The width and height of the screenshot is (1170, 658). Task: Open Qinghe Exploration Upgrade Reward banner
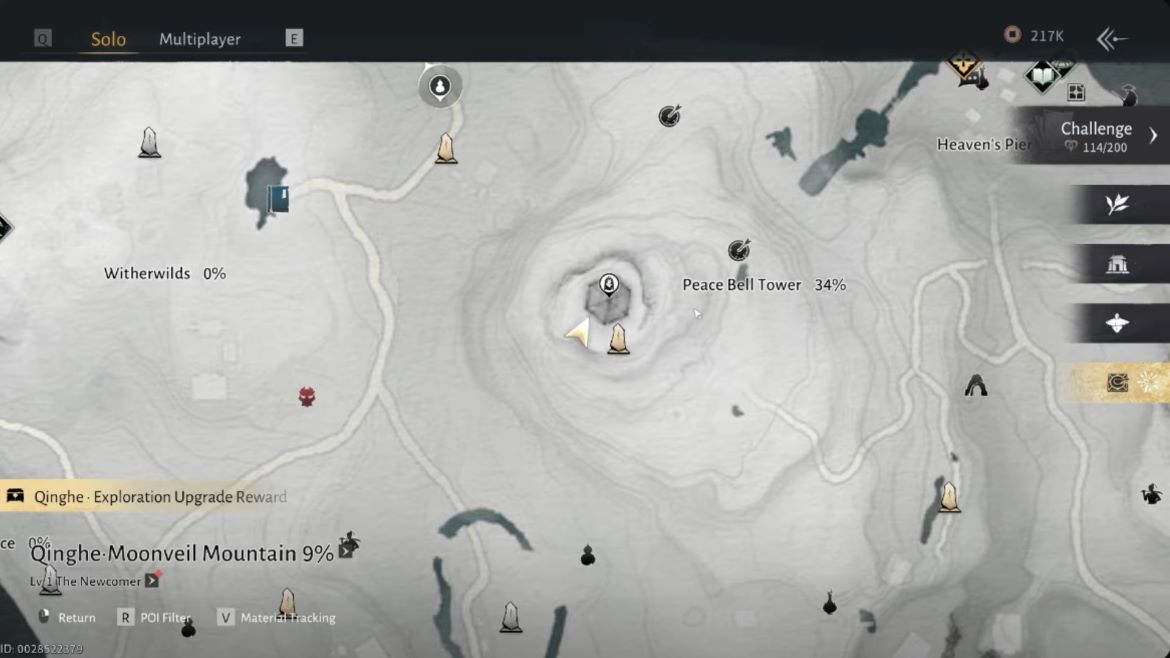pos(150,497)
